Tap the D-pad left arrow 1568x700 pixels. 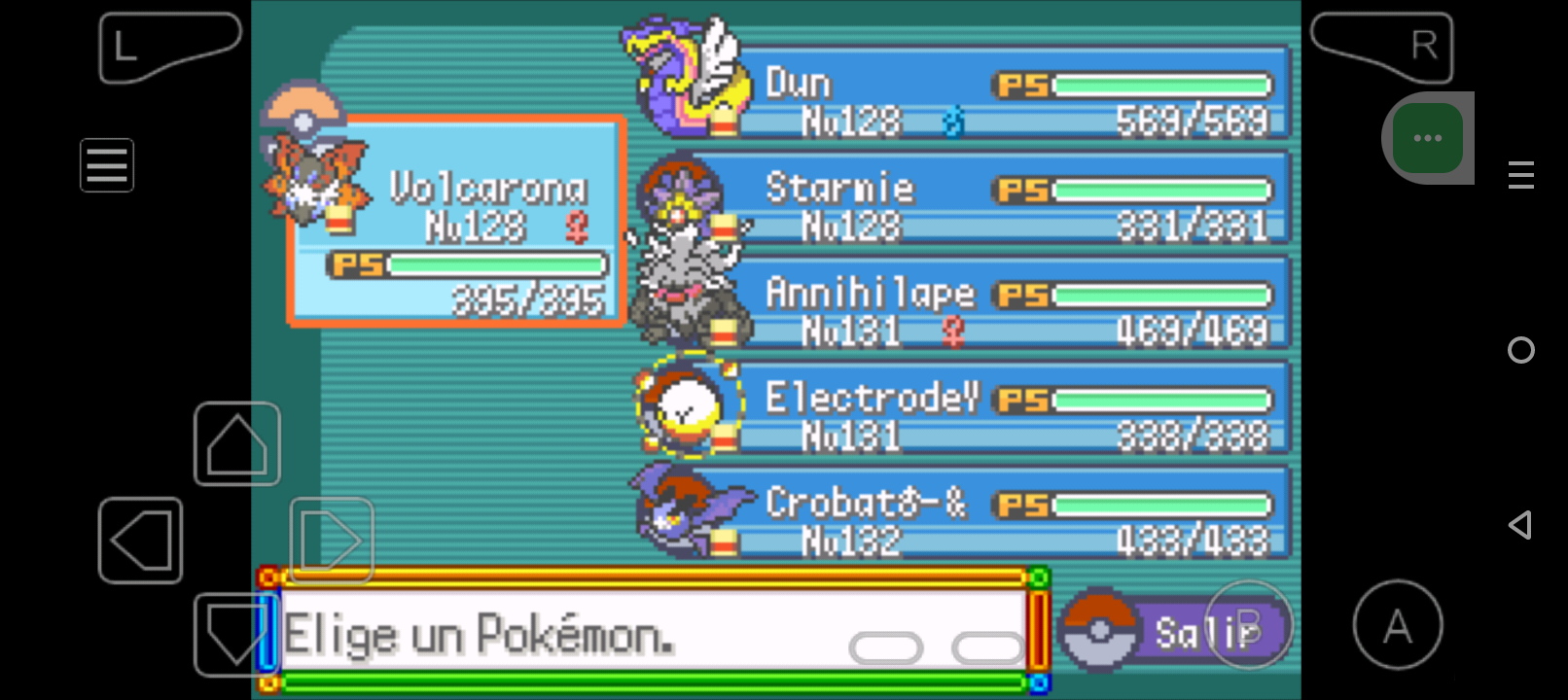pos(141,541)
